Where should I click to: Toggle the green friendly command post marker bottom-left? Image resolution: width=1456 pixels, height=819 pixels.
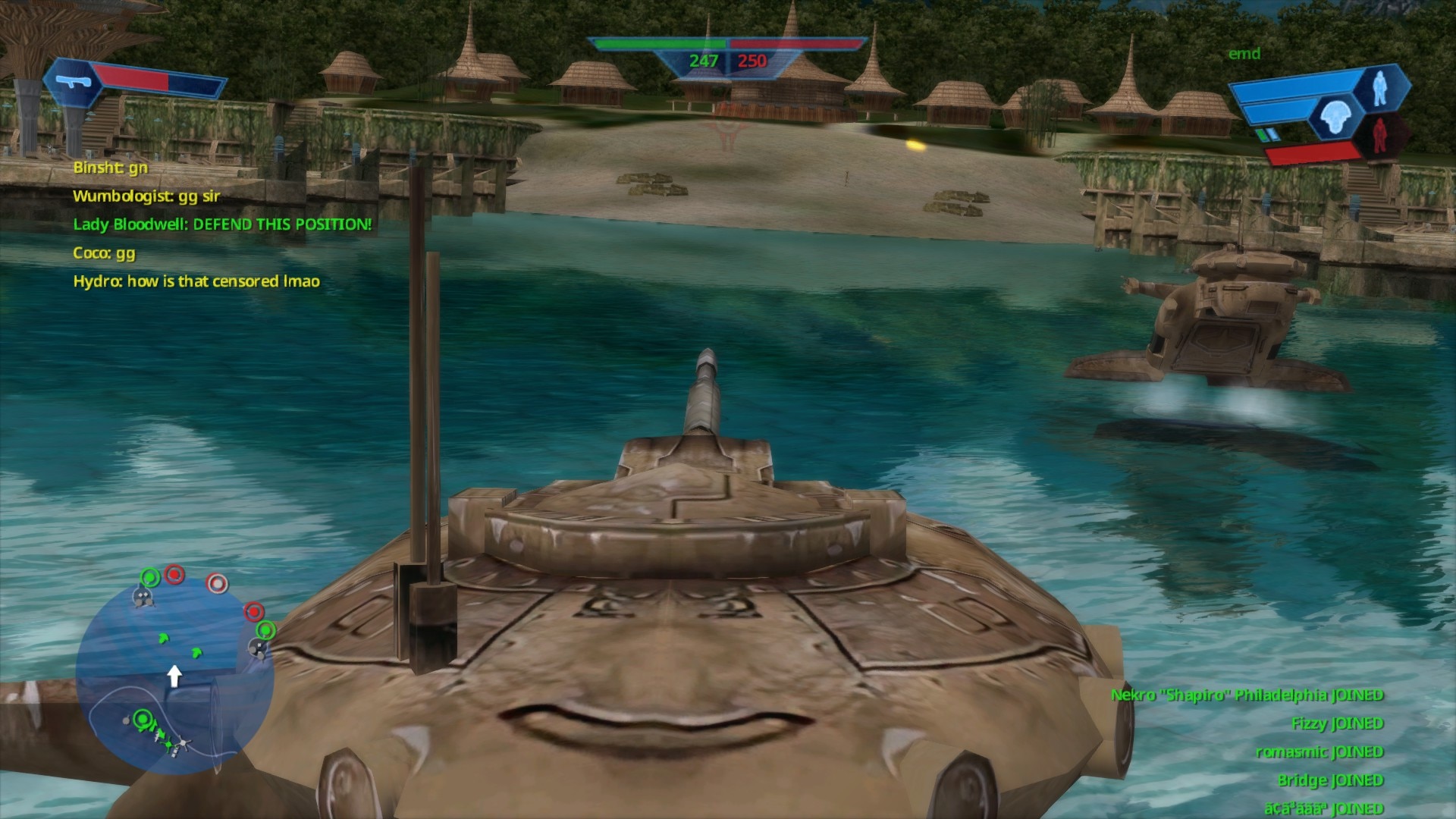pyautogui.click(x=141, y=718)
